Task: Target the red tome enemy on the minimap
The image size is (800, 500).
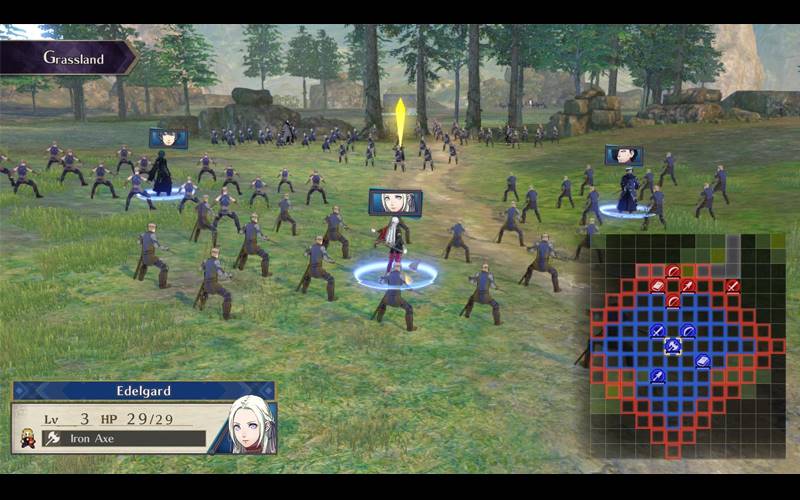Action: tap(657, 286)
